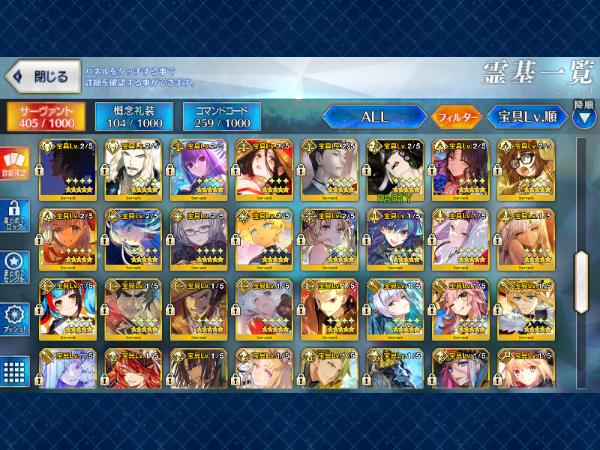Viewport: 600px width, 450px height.
Task: Open the orange フィルター filter button
Action: click(456, 116)
